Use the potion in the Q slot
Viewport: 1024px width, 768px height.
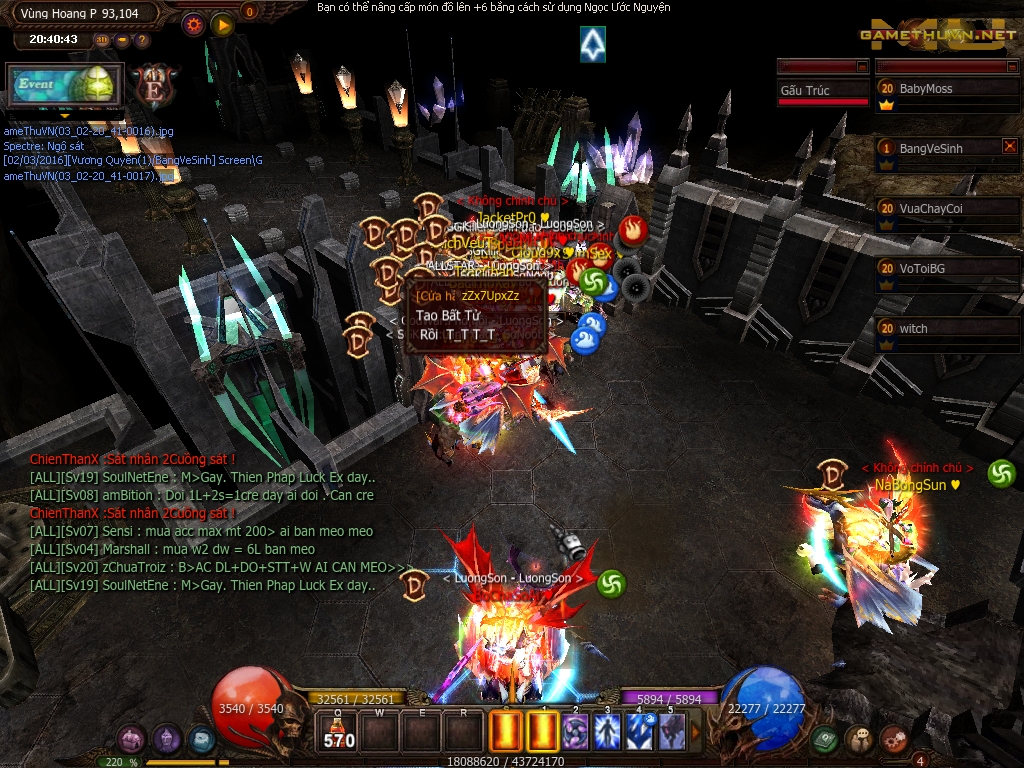(x=339, y=732)
